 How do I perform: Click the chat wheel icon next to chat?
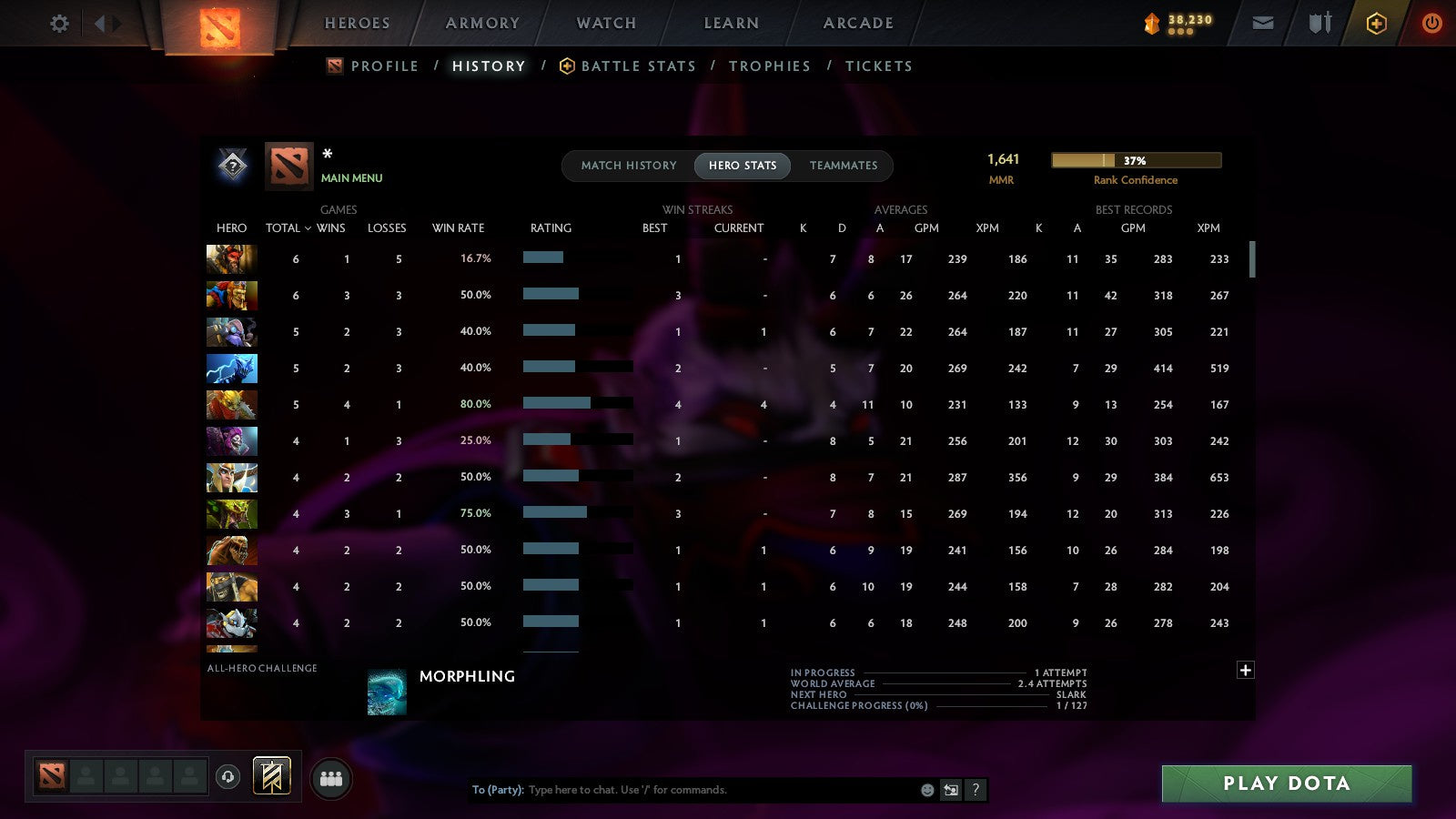coord(949,790)
